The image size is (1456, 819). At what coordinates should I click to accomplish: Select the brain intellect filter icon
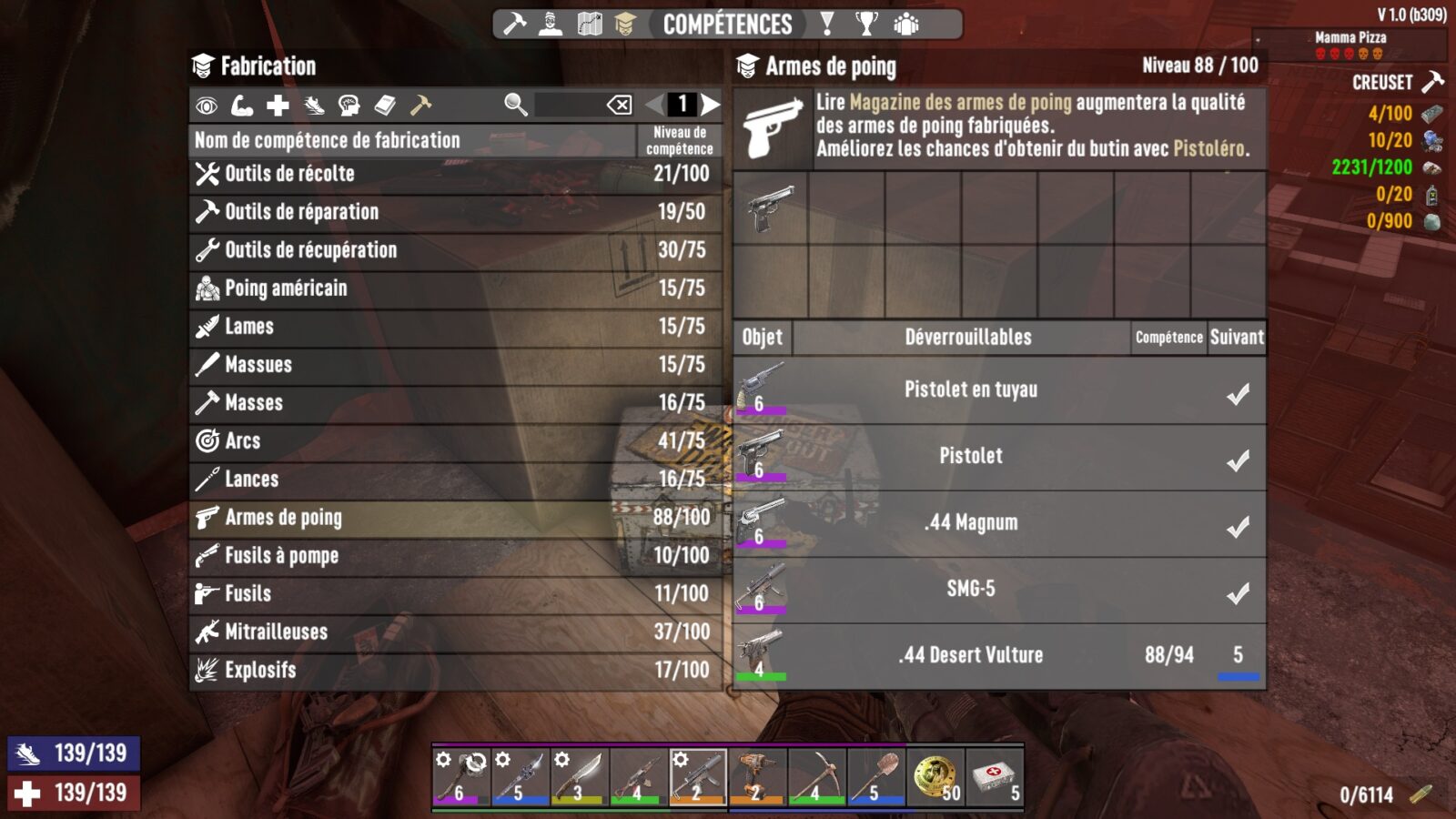click(x=351, y=107)
